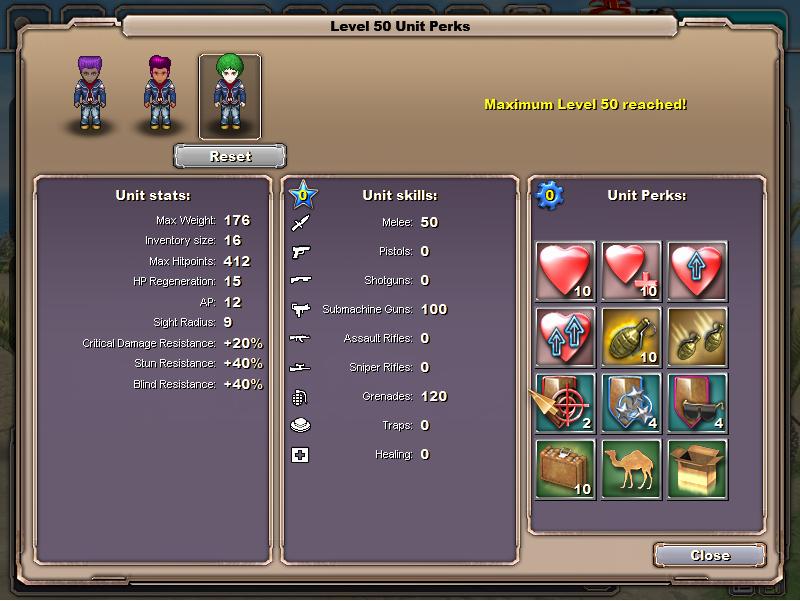Choose the suitcase perk

565,468
